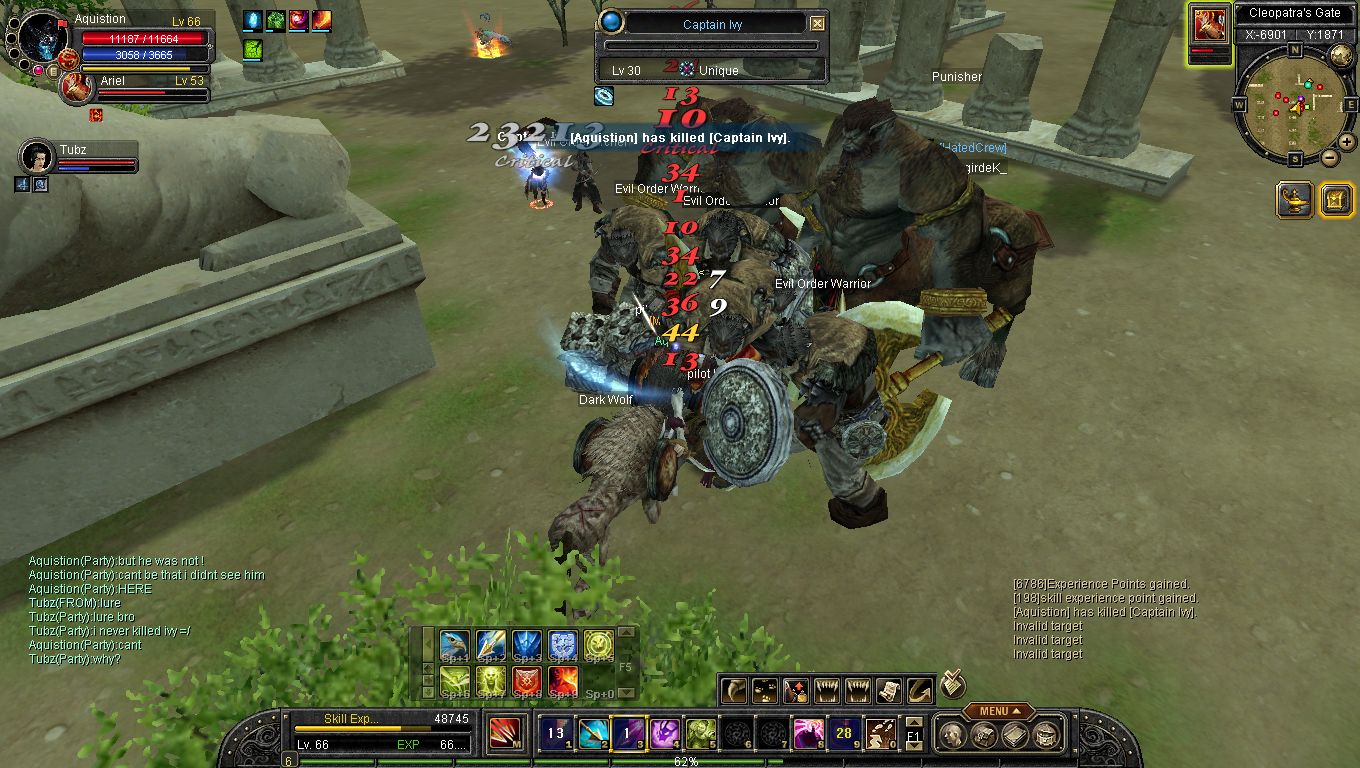Select the pet scroll command icon
Screen dimensions: 1360x768
click(x=889, y=690)
